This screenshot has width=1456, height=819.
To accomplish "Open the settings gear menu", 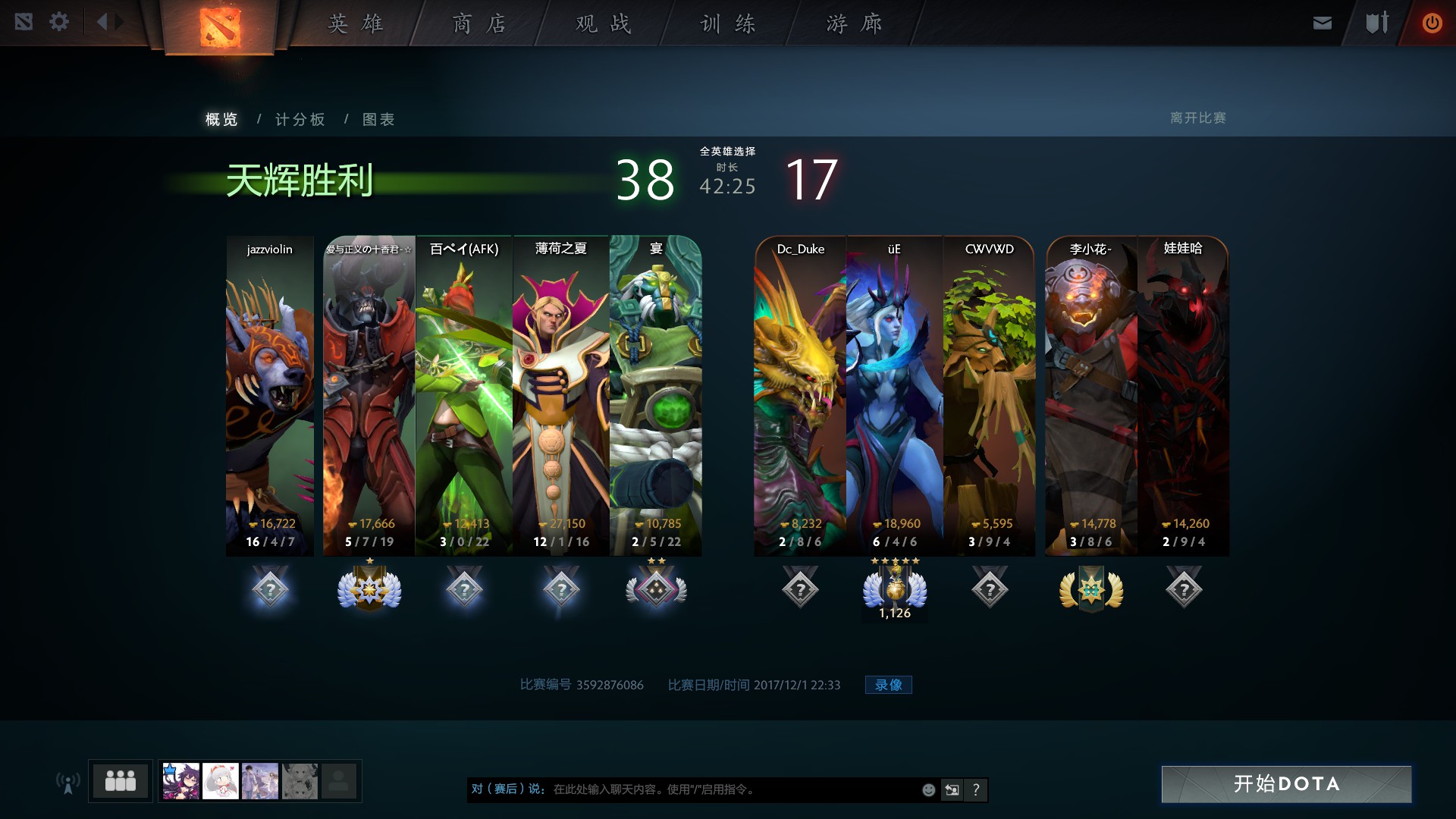I will pos(59,22).
